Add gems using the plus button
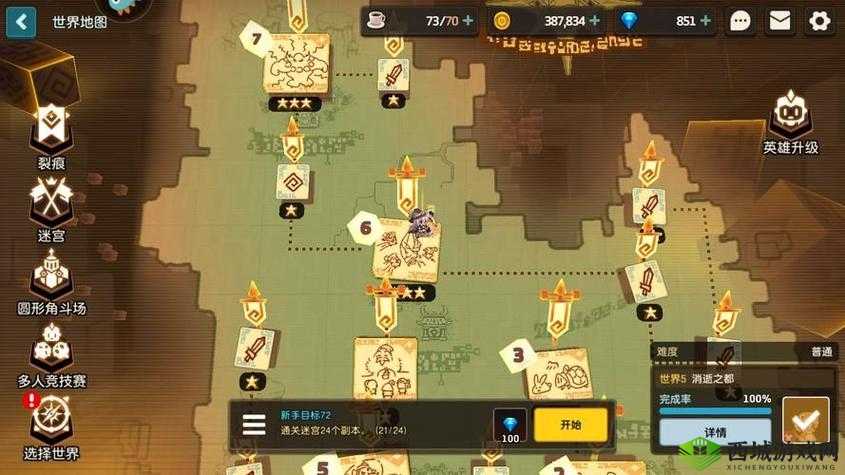 (707, 21)
